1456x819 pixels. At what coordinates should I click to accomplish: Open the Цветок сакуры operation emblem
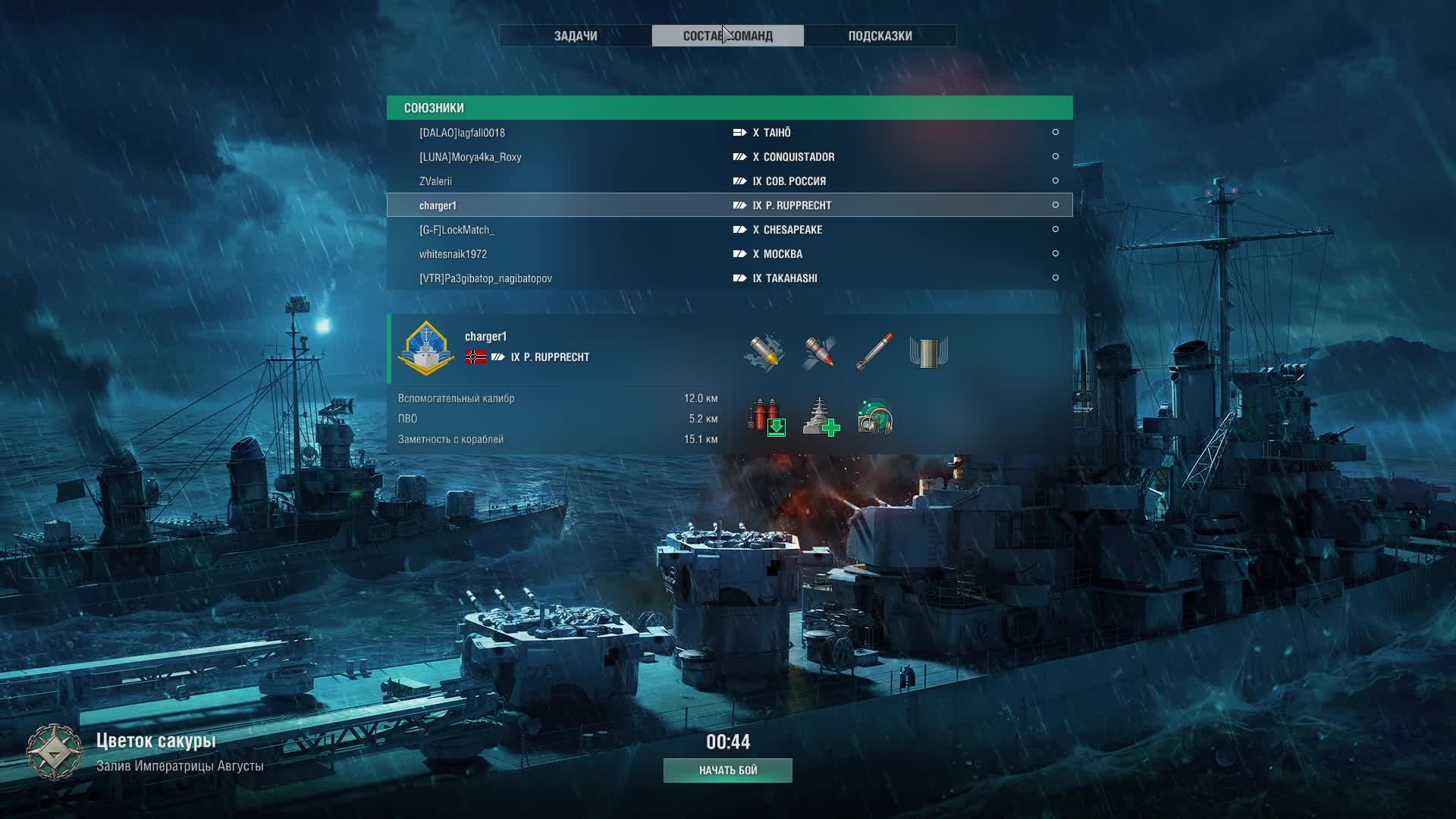coord(54,752)
